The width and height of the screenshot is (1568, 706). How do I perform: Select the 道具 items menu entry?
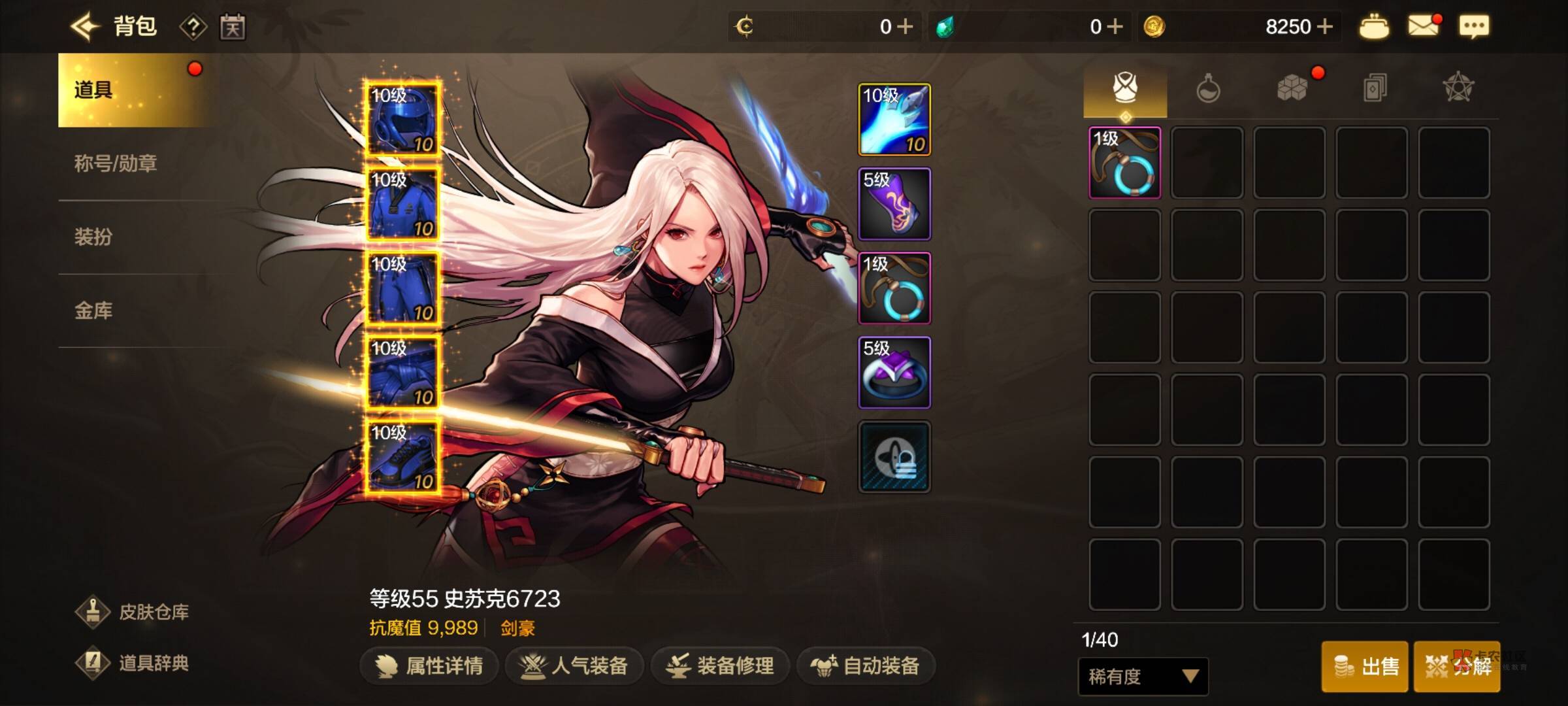tap(131, 90)
